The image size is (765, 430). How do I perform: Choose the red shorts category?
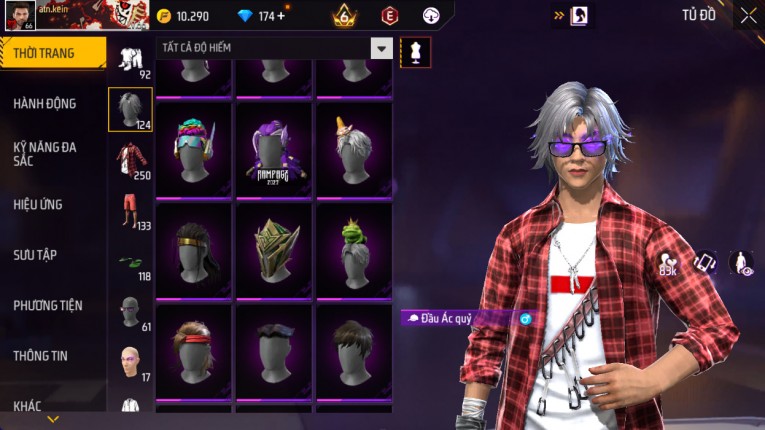130,210
